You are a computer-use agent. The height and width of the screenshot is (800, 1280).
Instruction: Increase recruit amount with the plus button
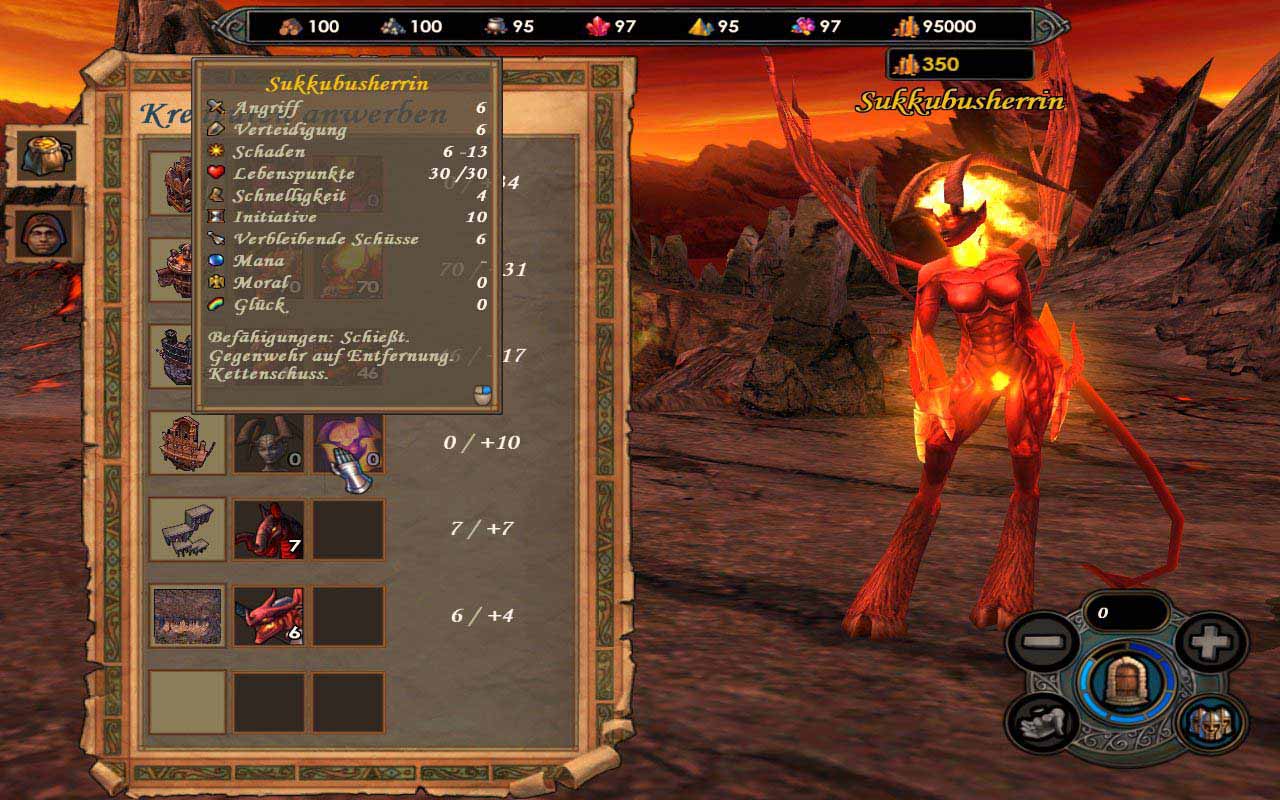coord(1210,642)
